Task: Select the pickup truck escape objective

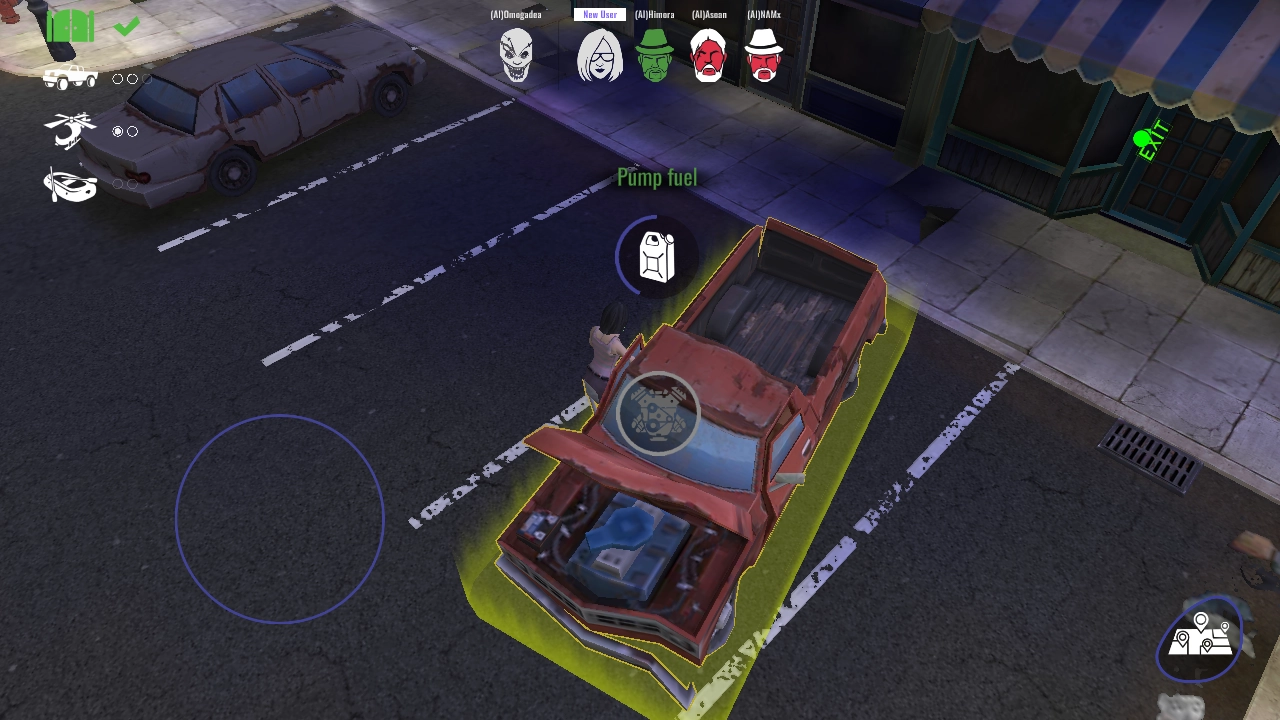Action: [70, 77]
